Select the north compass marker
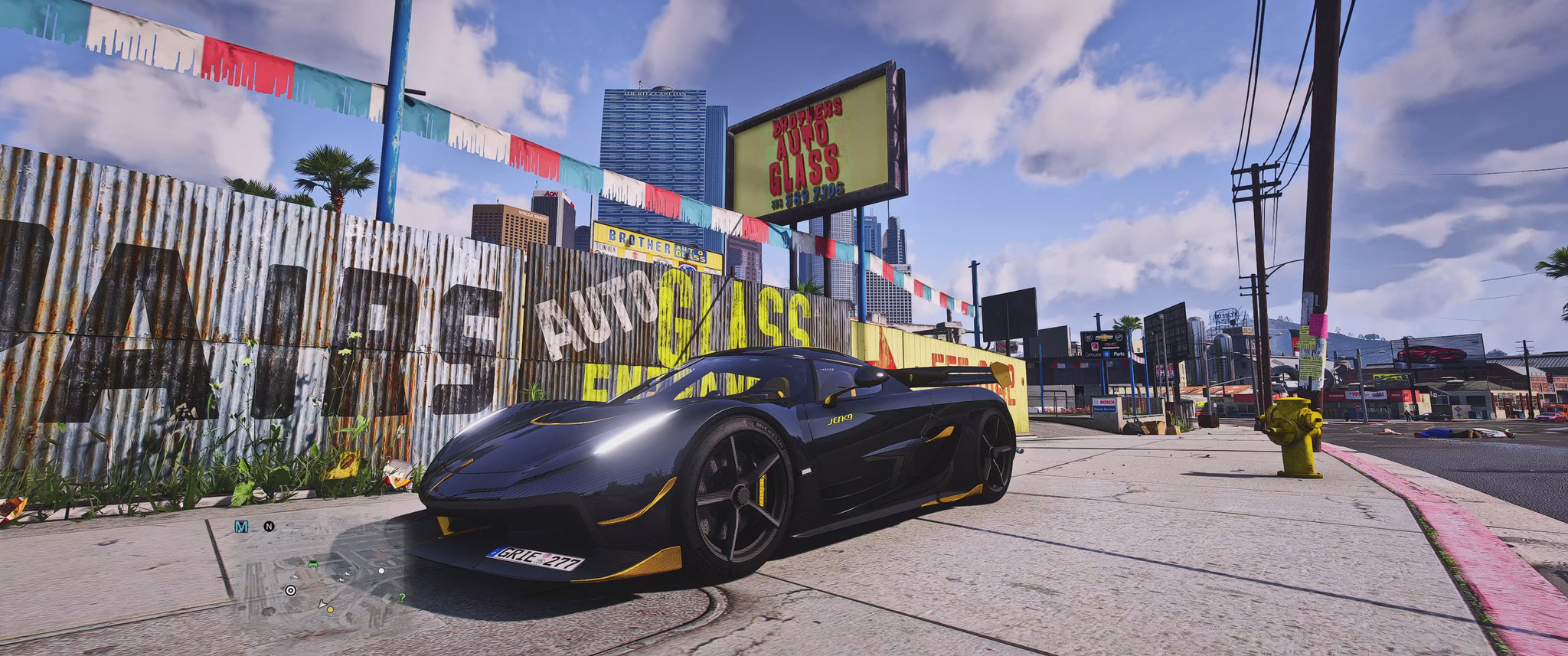 tap(269, 527)
